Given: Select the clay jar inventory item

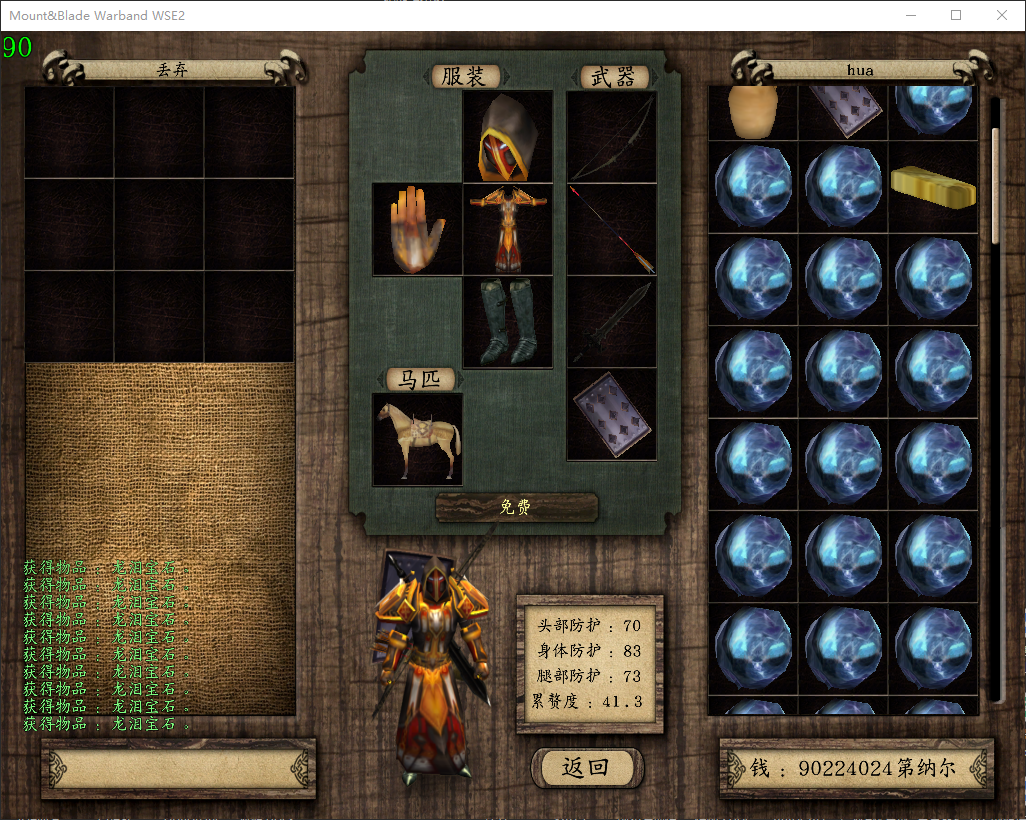Looking at the screenshot, I should click(x=752, y=110).
